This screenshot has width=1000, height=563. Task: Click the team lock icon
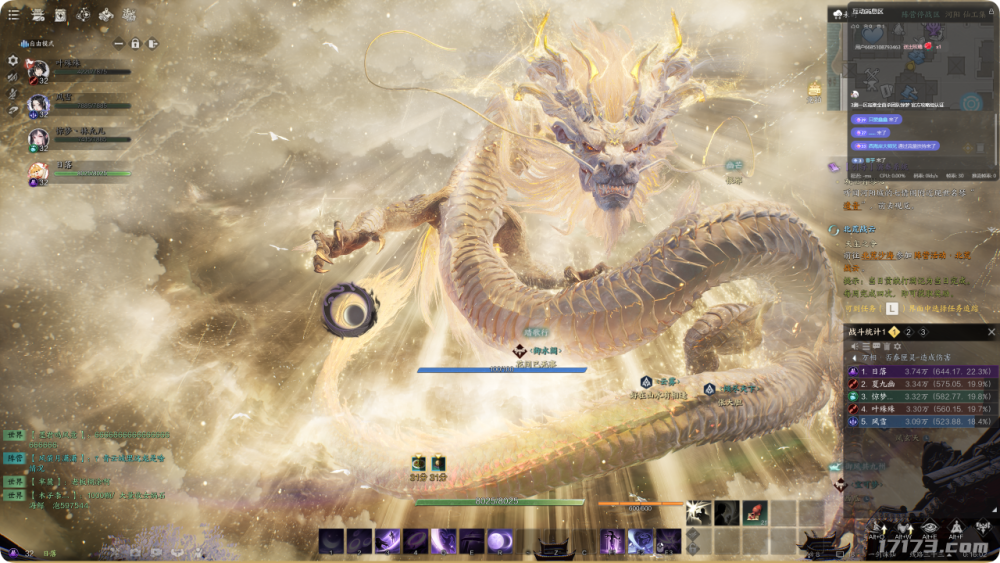pos(135,44)
